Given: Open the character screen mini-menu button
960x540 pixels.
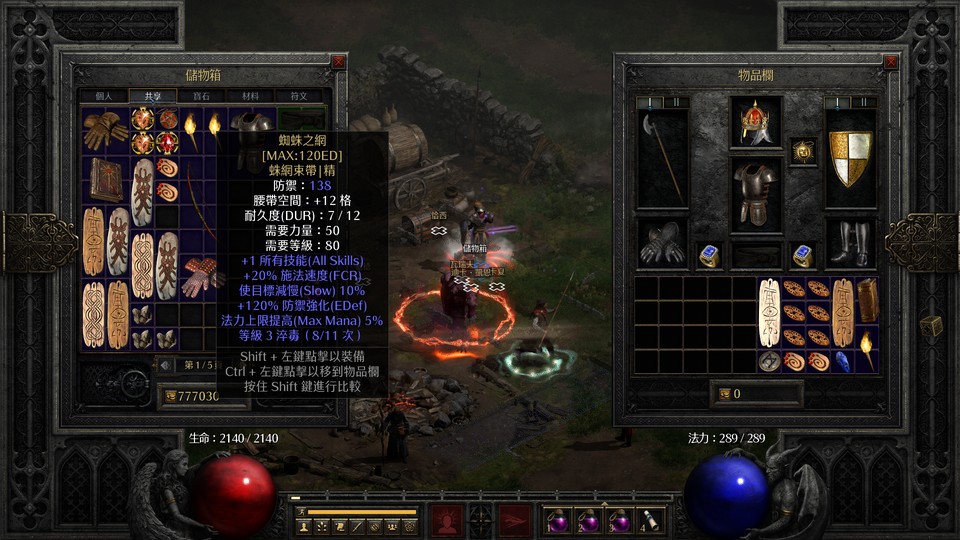Looking at the screenshot, I should (x=303, y=525).
